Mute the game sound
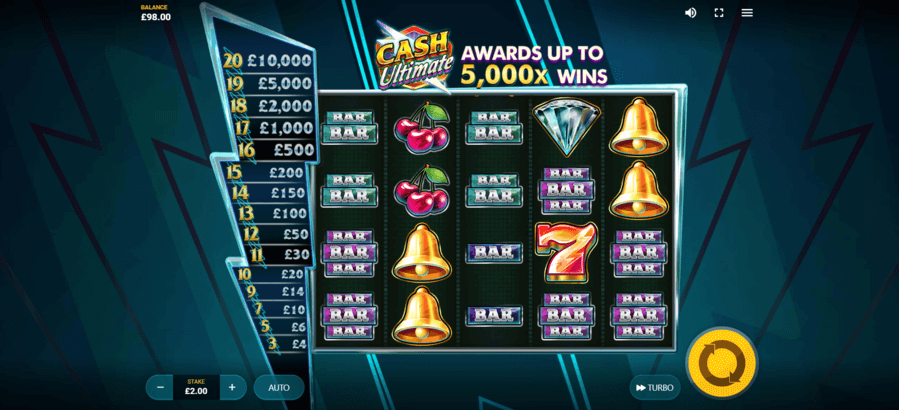The height and width of the screenshot is (410, 899). (690, 13)
